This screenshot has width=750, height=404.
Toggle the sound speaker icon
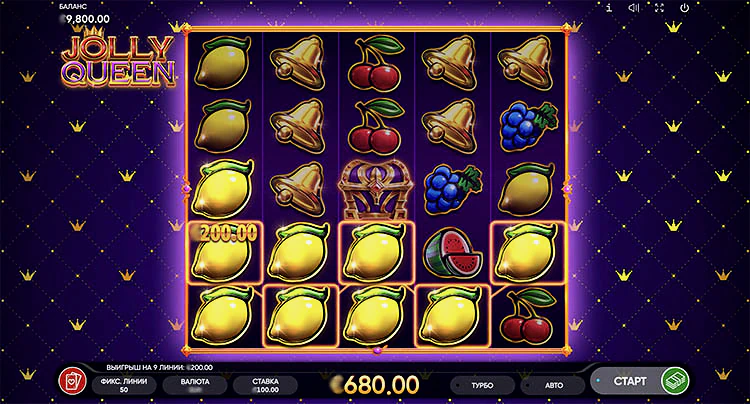pyautogui.click(x=634, y=8)
